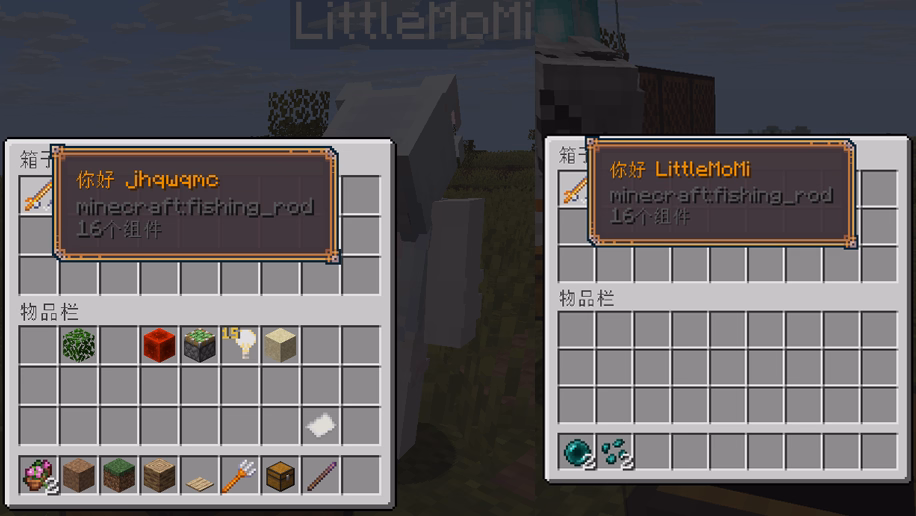Select the fishing rod beside the LittleMoMi tooltip
This screenshot has width=916, height=516.
pos(575,188)
